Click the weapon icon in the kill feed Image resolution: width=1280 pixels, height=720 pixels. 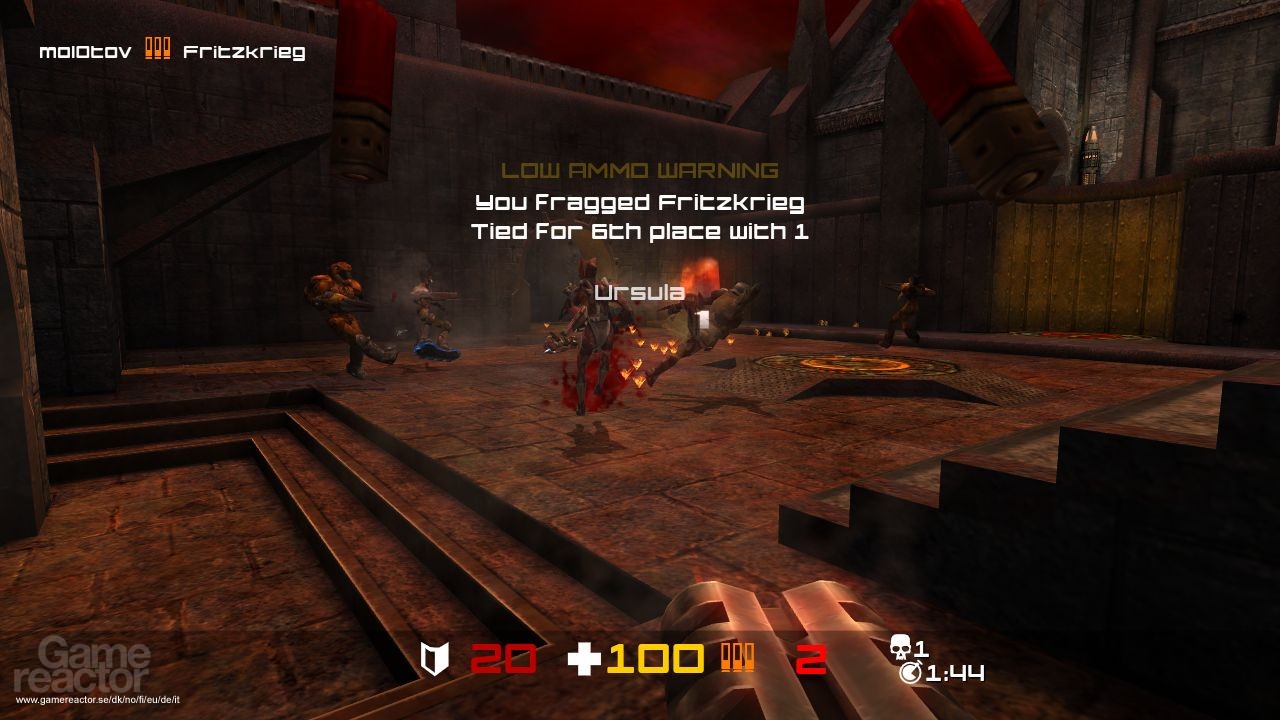pos(158,47)
